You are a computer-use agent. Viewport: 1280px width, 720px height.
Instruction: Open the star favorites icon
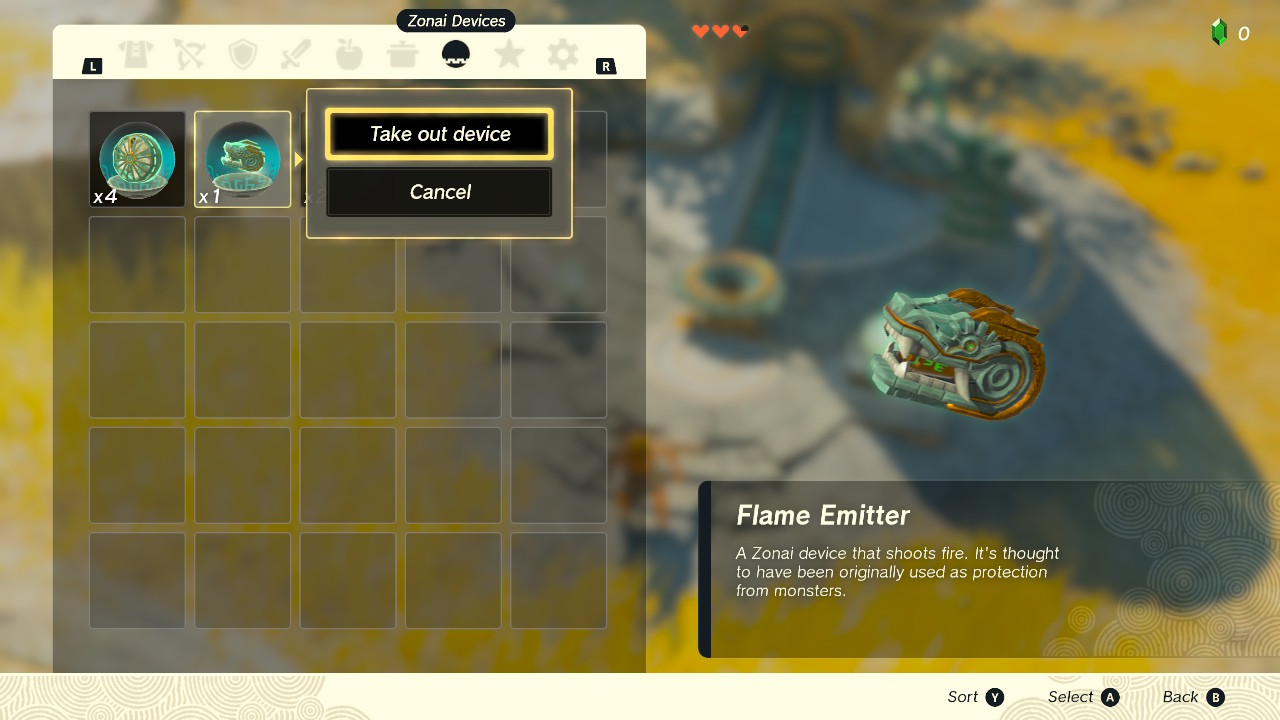(x=509, y=53)
